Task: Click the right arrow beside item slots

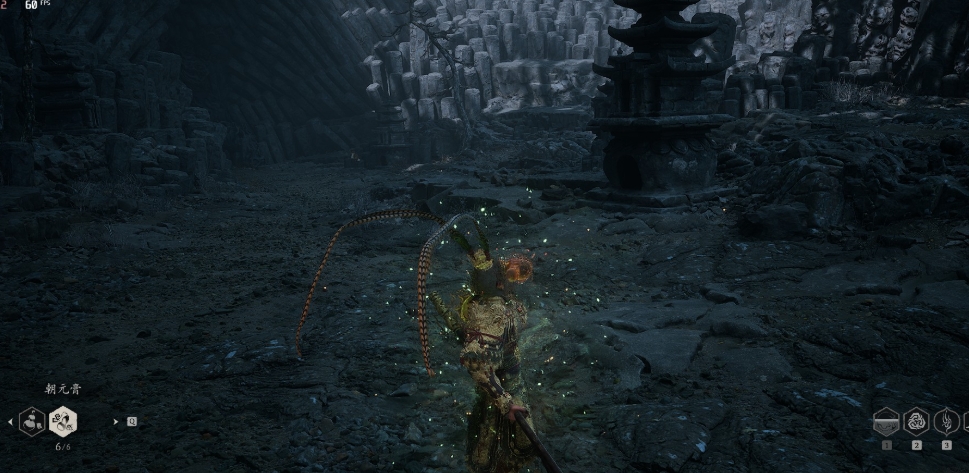Action: 116,422
